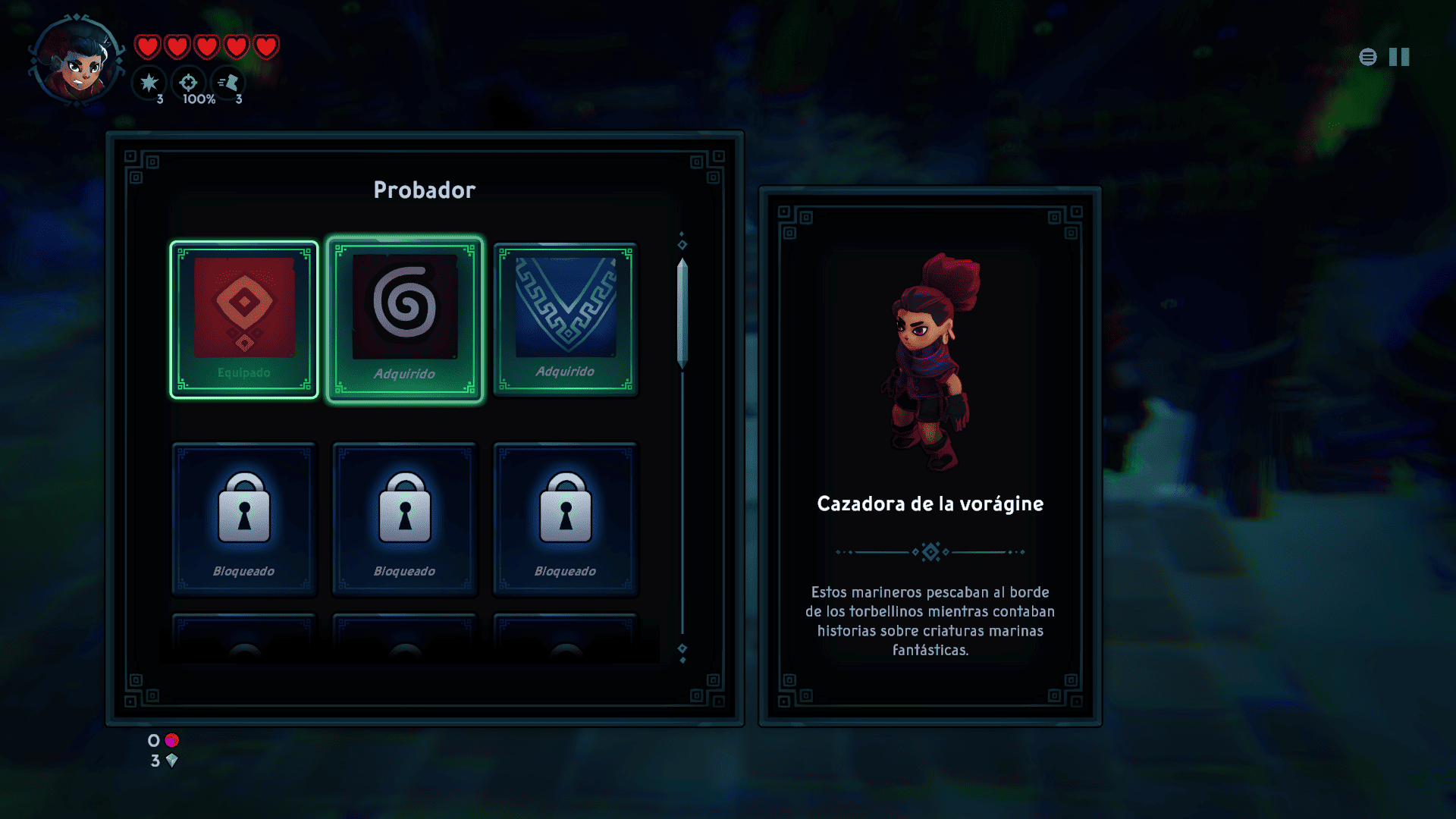The width and height of the screenshot is (1456, 819).
Task: Pick the blue patterned outfit tile
Action: pyautogui.click(x=566, y=319)
